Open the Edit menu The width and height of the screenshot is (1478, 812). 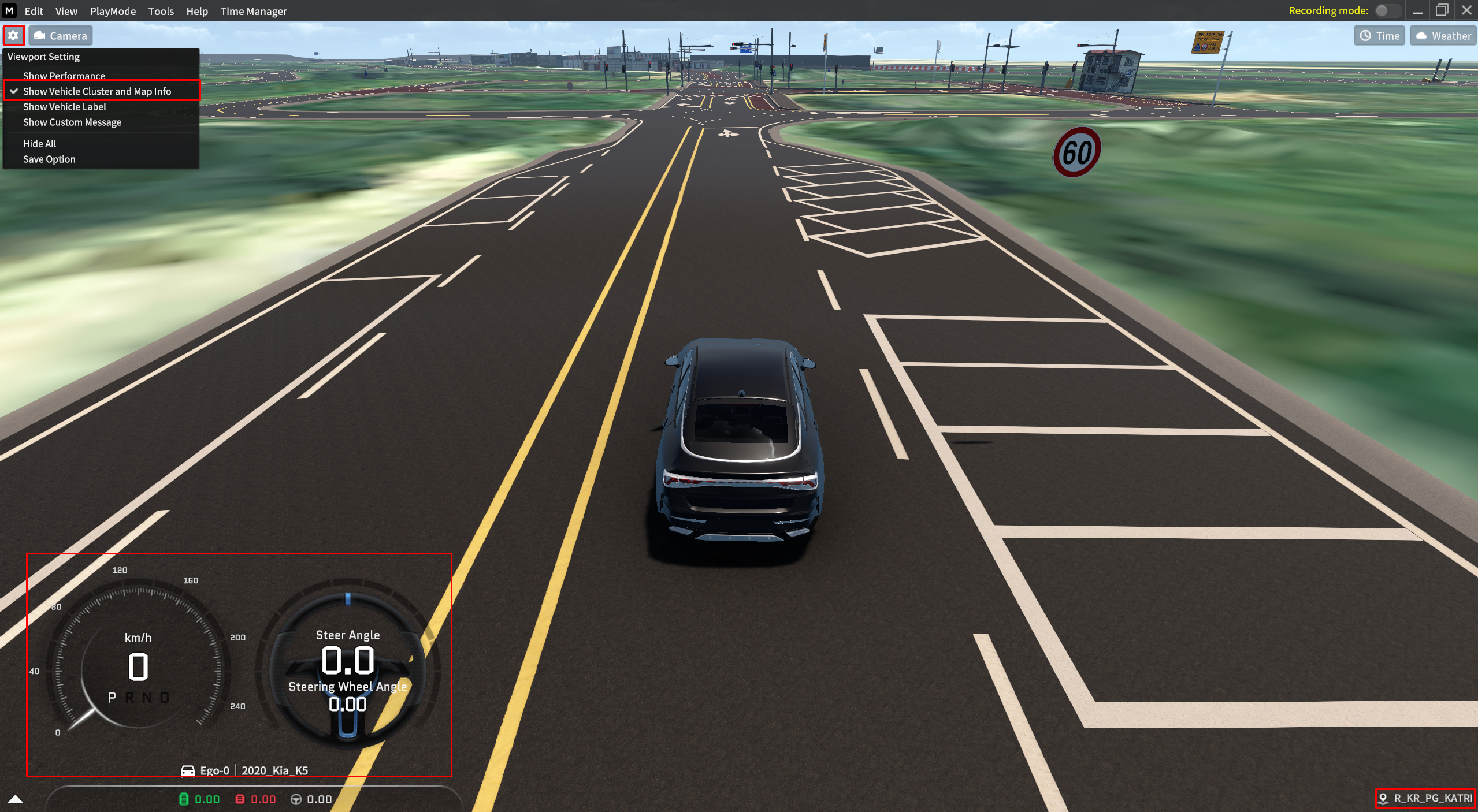[34, 11]
